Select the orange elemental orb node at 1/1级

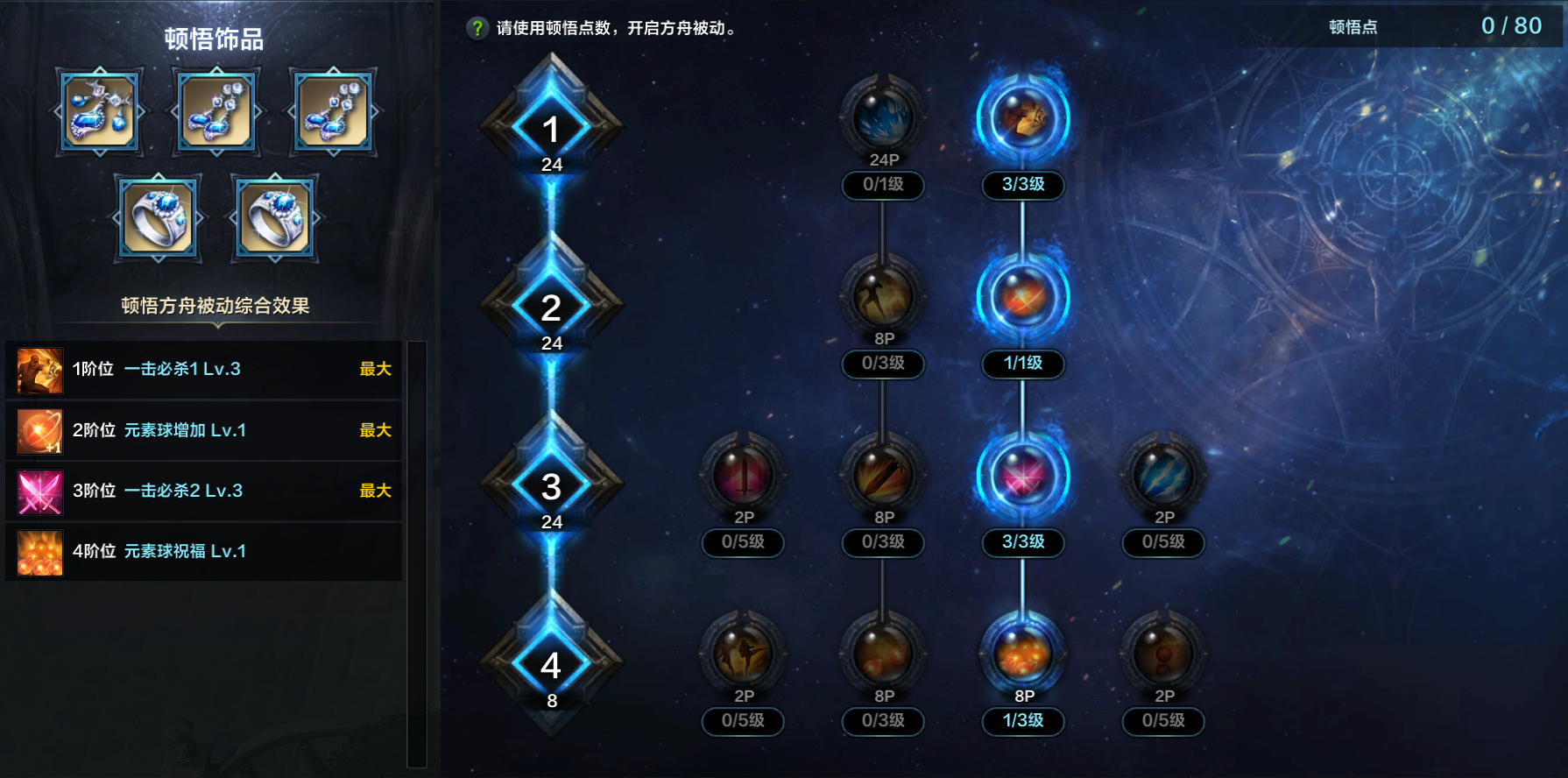pyautogui.click(x=1023, y=298)
